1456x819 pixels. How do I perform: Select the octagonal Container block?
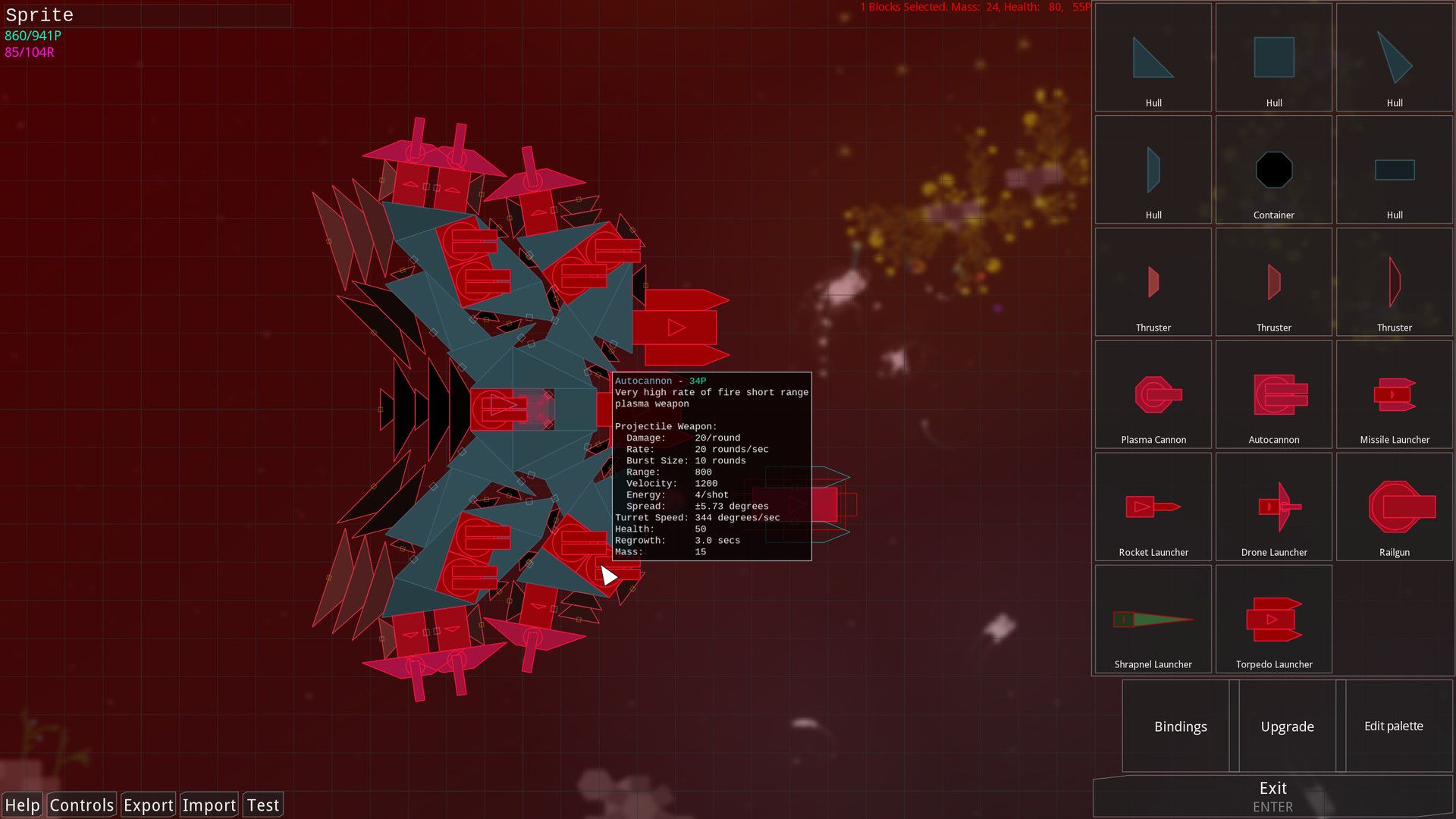[1274, 170]
